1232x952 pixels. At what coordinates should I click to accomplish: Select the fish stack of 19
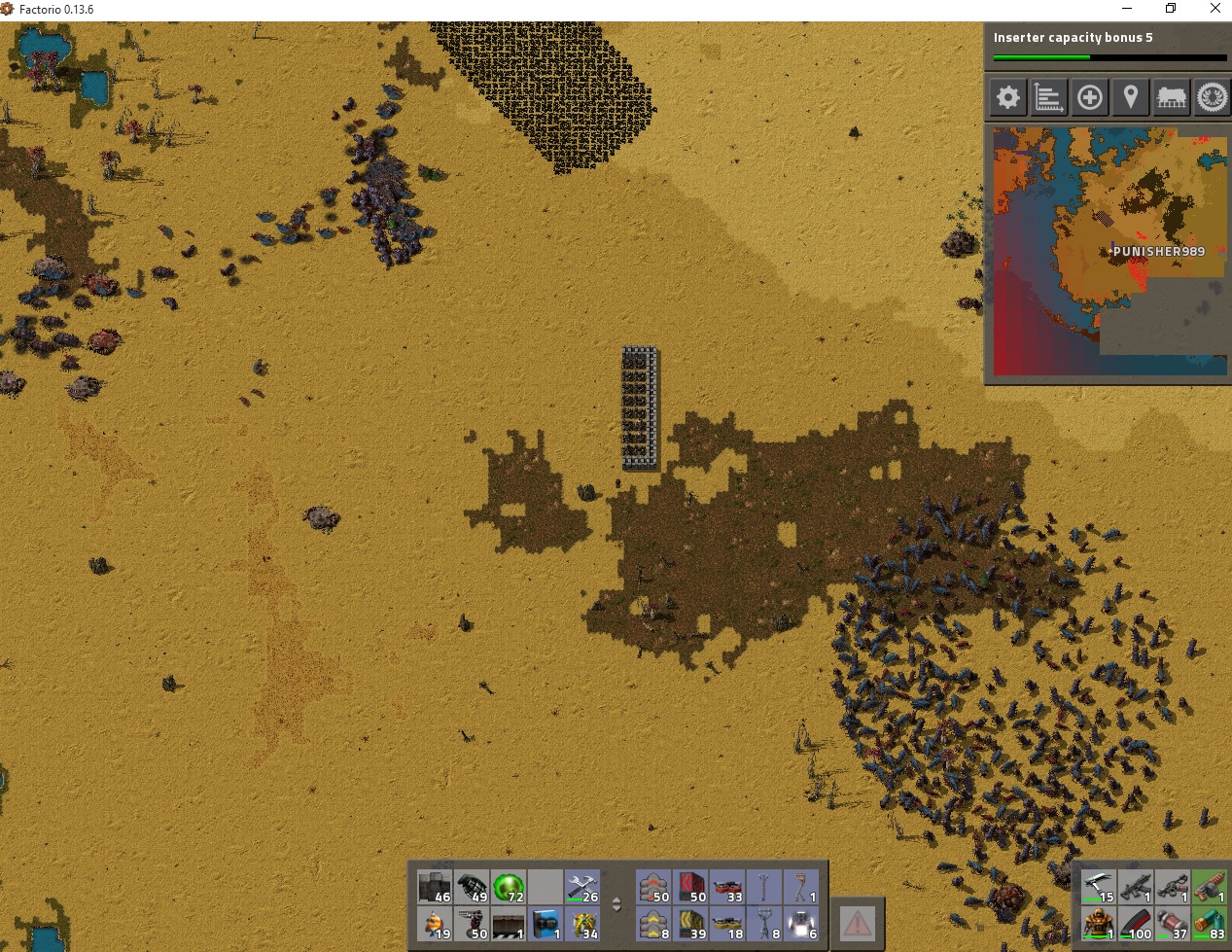pyautogui.click(x=436, y=924)
